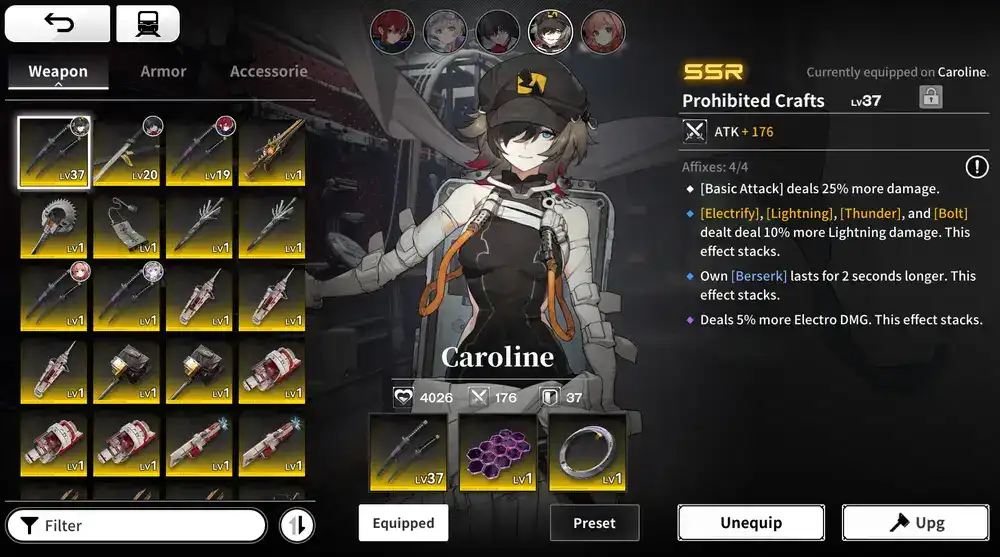Screen dimensions: 1000x557
Task: Switch to the red-haired character portrait
Action: click(390, 32)
